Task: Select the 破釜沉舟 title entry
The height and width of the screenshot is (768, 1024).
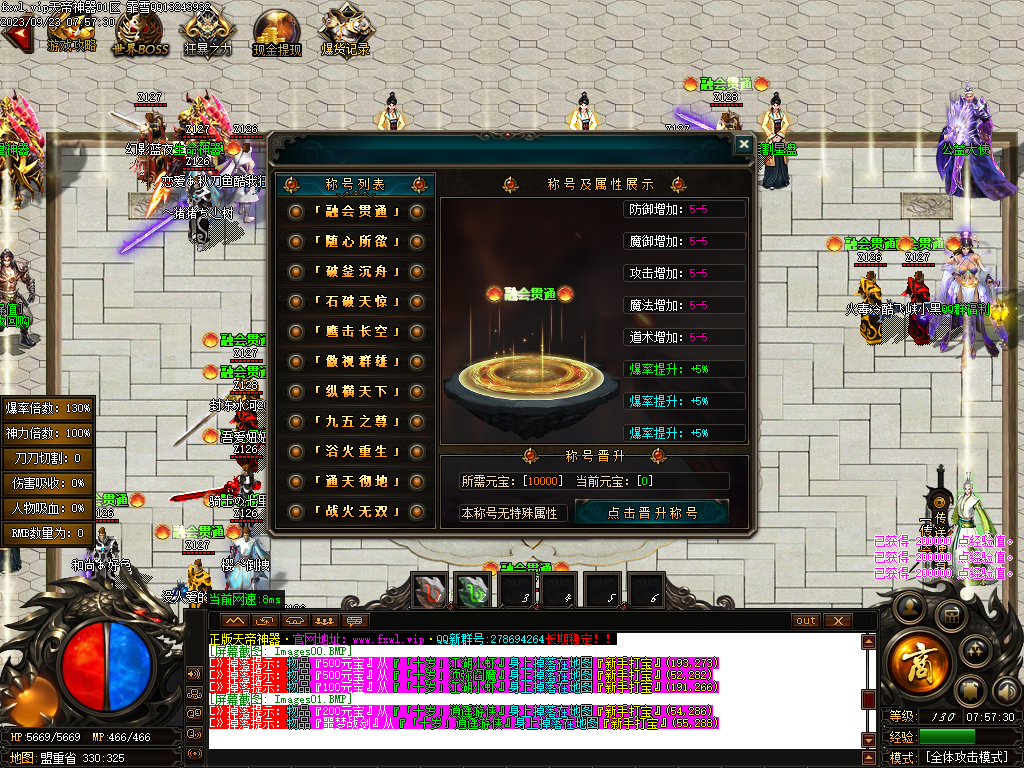Action: click(356, 272)
